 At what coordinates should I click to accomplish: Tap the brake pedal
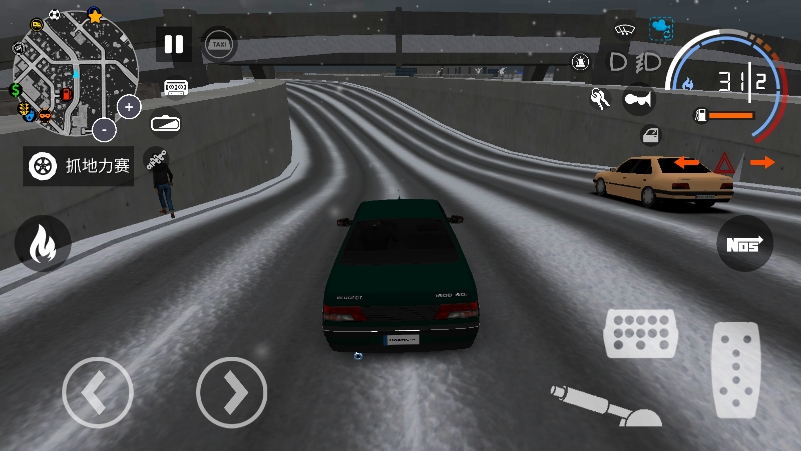click(640, 333)
